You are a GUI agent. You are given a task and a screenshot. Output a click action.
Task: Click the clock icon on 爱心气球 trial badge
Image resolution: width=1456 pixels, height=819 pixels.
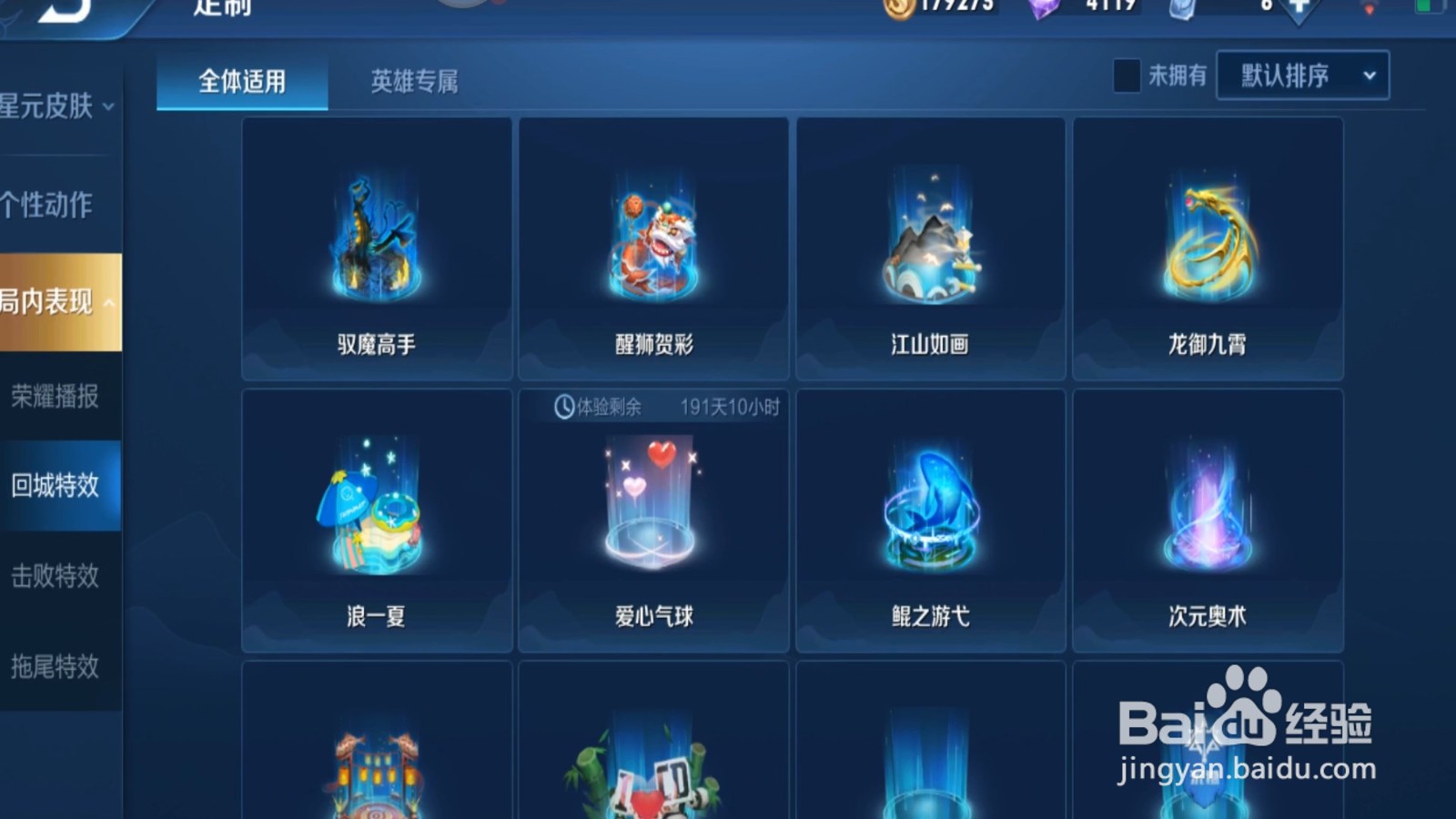pyautogui.click(x=562, y=408)
